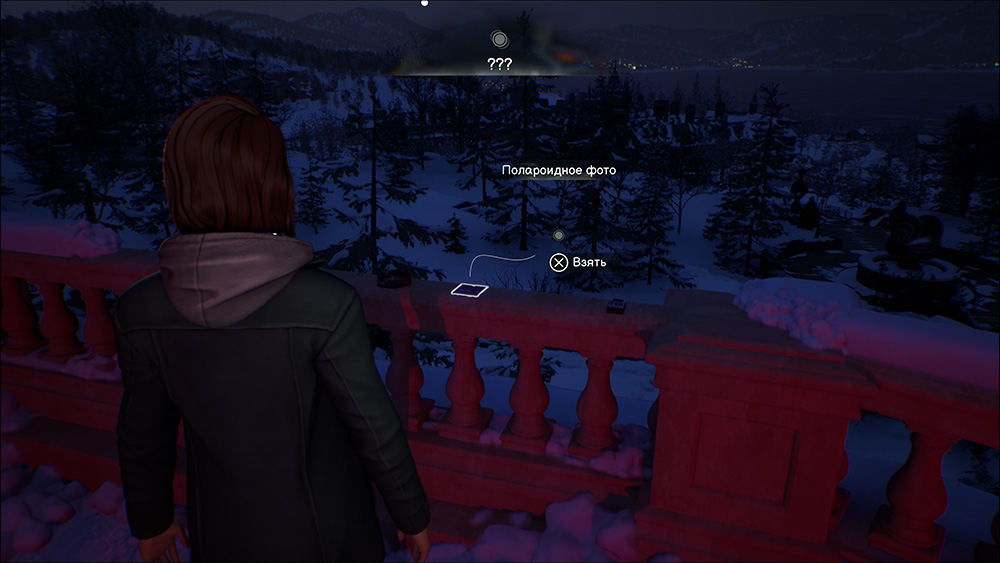Image resolution: width=1000 pixels, height=563 pixels.
Task: Select the outlined Polaroid photo on the railing
Action: (468, 290)
